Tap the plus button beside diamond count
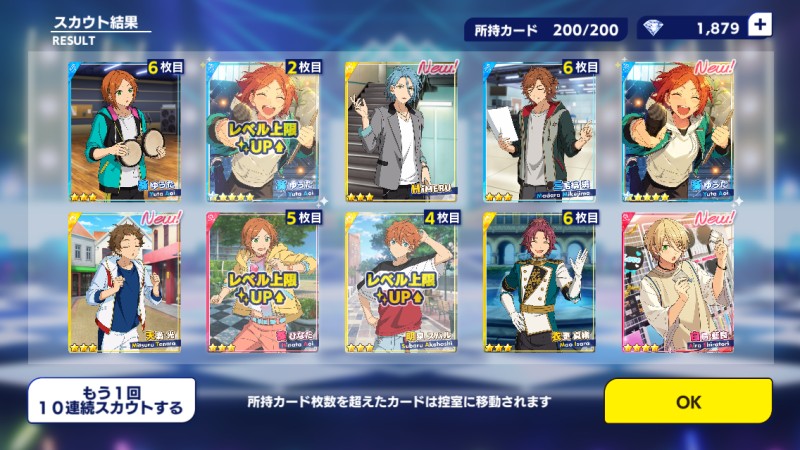 click(x=759, y=27)
